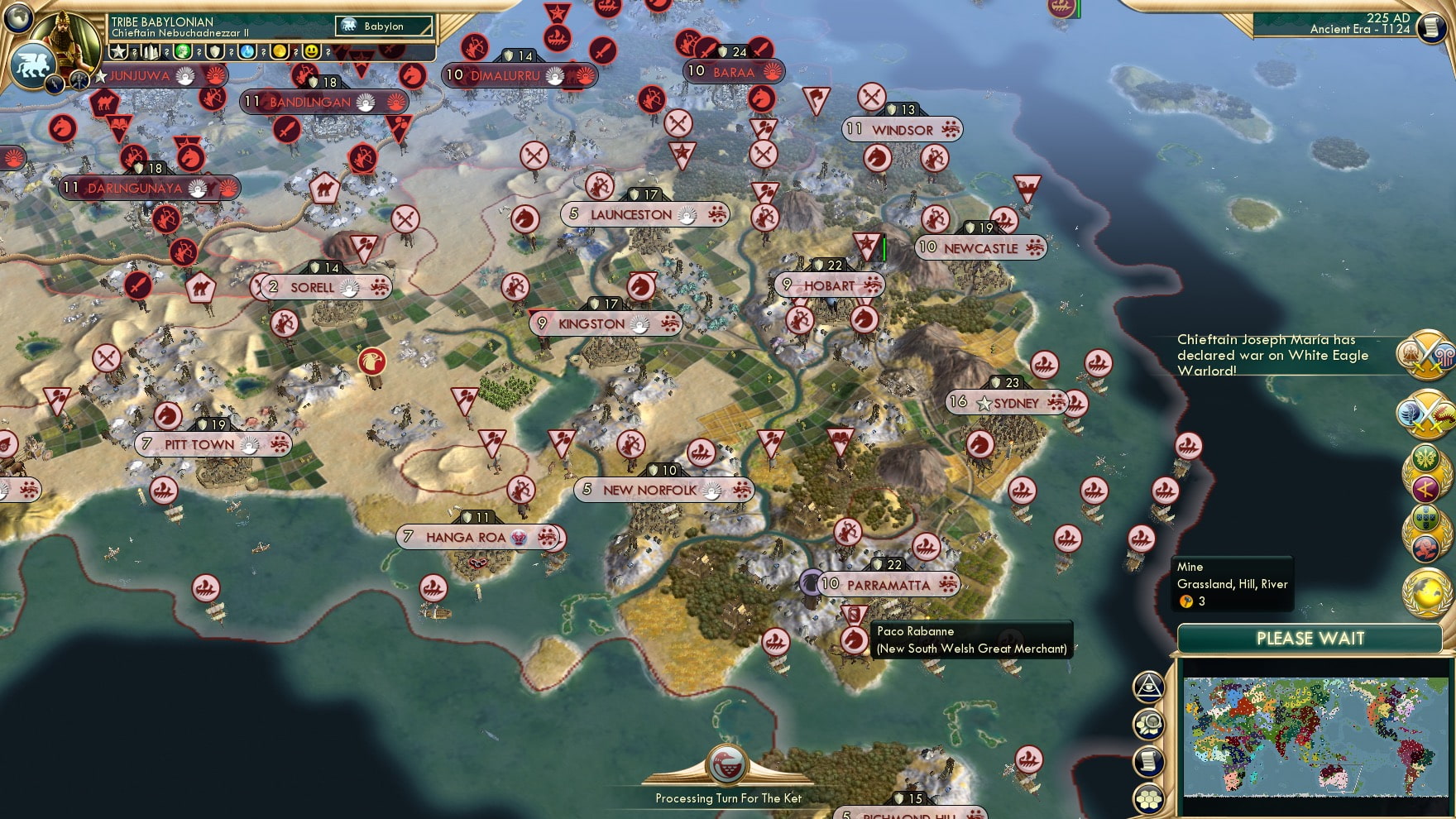Open the game menu scroll icon top right
Image resolution: width=1456 pixels, height=819 pixels.
(1430, 29)
